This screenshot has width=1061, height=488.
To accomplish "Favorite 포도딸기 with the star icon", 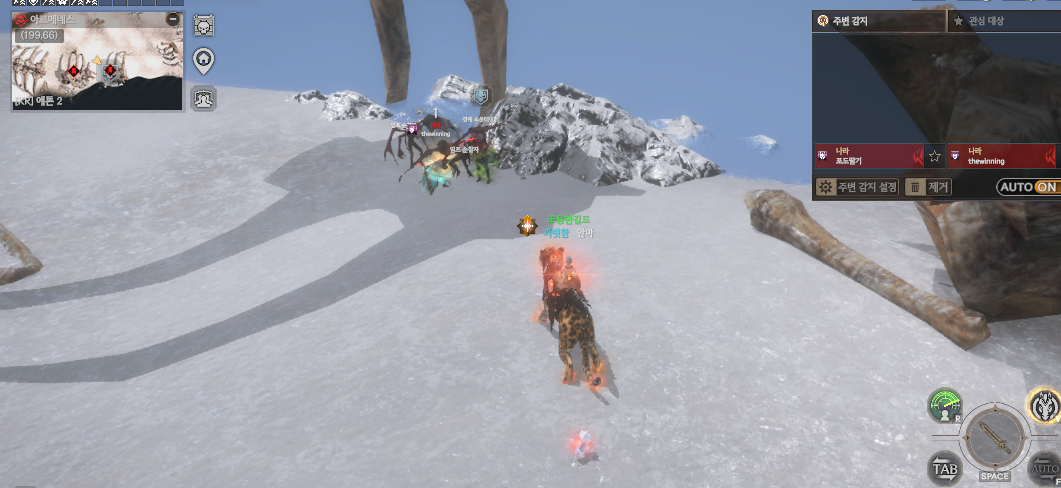I will click(x=935, y=156).
